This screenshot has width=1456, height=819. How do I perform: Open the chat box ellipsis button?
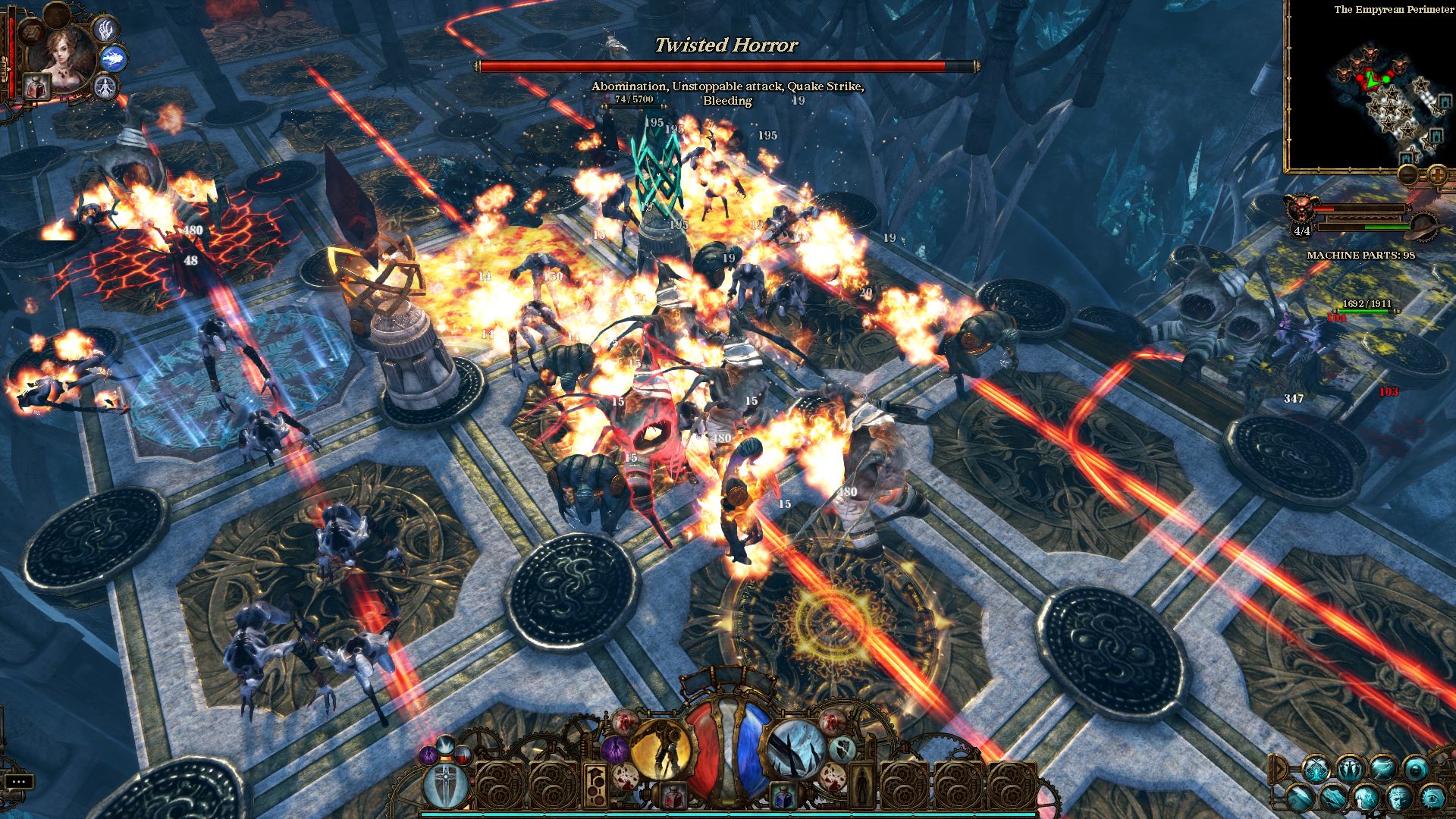tap(19, 781)
